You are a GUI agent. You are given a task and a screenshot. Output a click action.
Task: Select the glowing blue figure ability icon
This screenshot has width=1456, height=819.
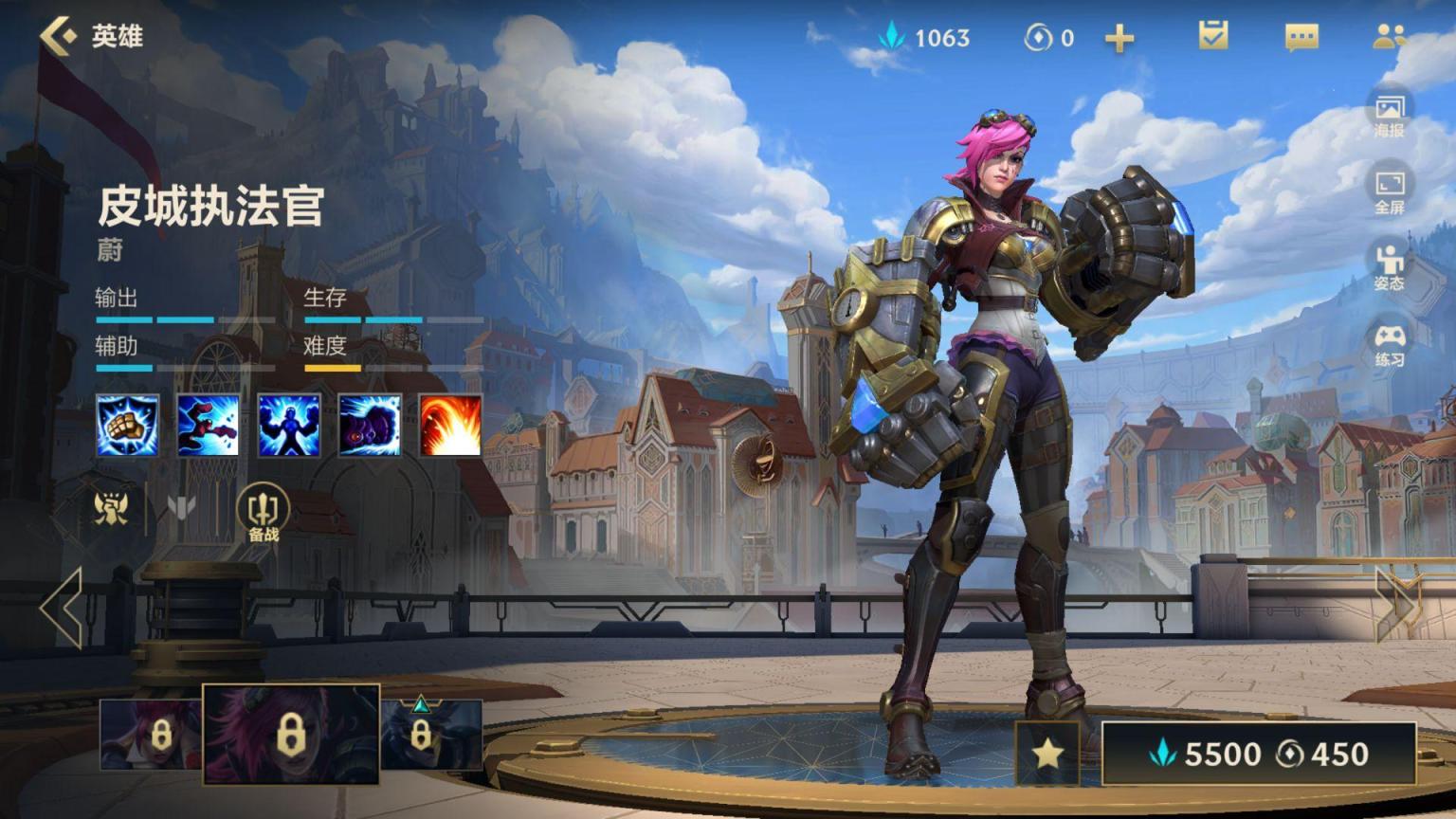tap(289, 426)
